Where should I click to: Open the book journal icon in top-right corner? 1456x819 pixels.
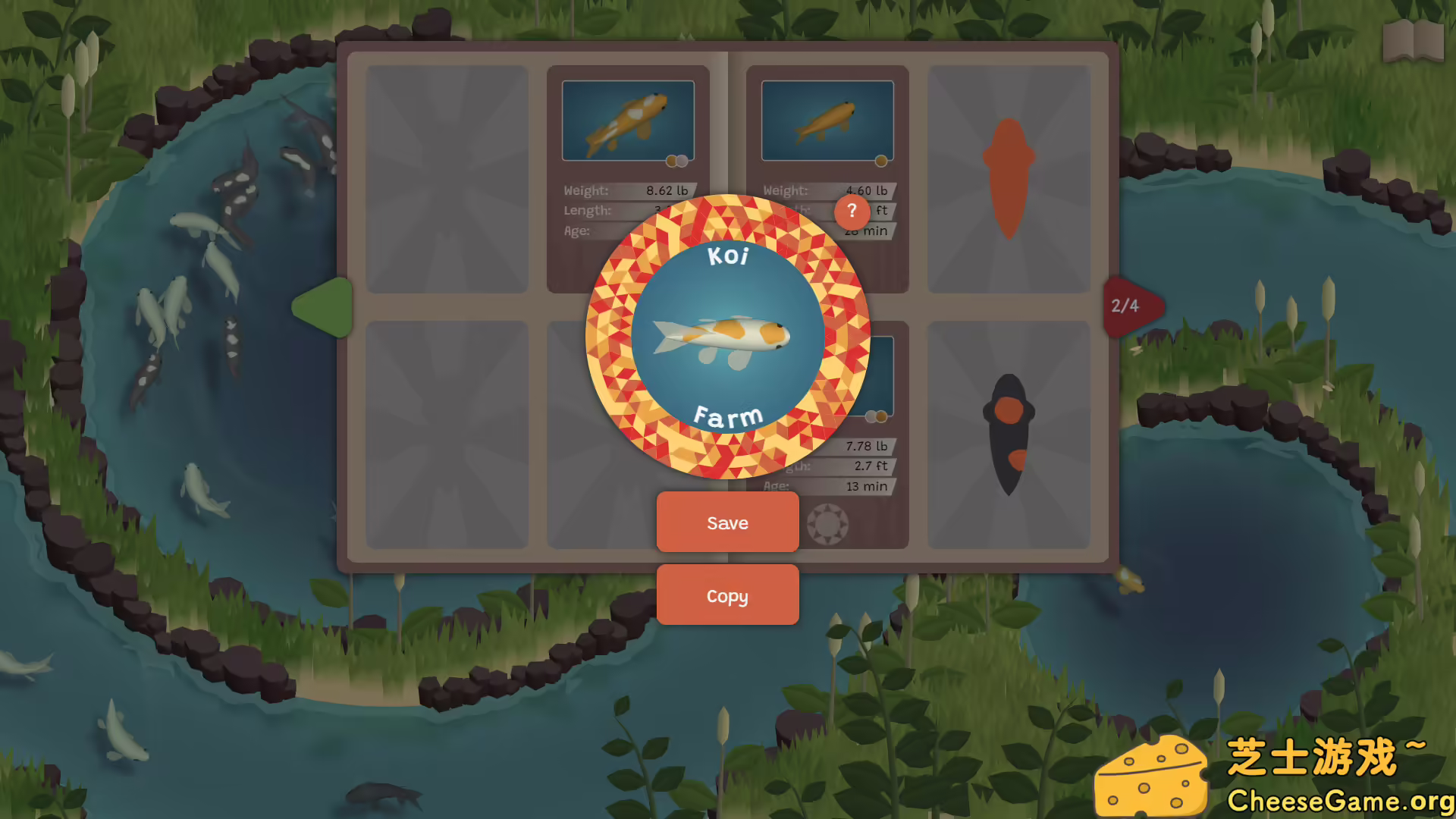pos(1415,42)
